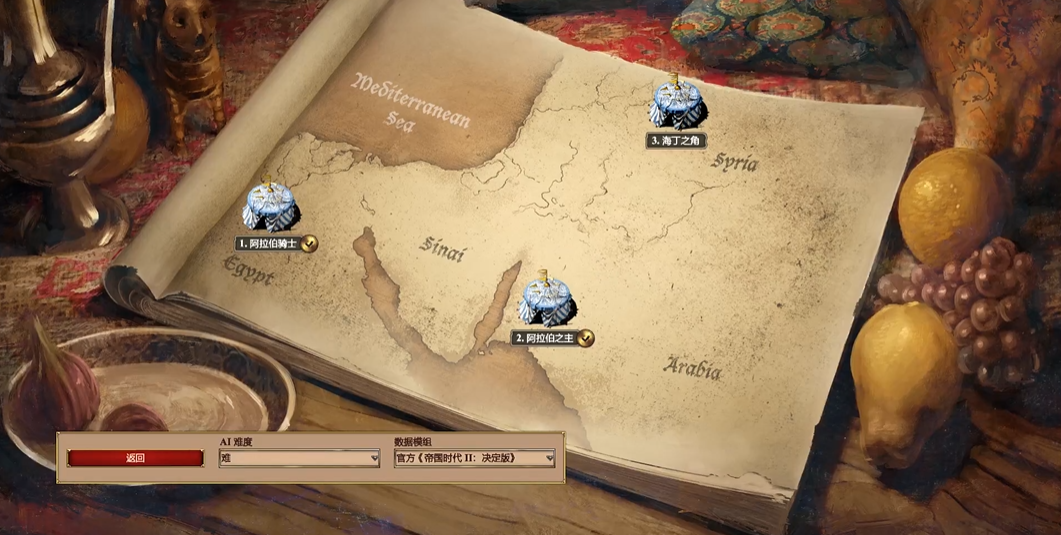Click the red 返回 back button
This screenshot has width=1061, height=535.
click(x=136, y=458)
